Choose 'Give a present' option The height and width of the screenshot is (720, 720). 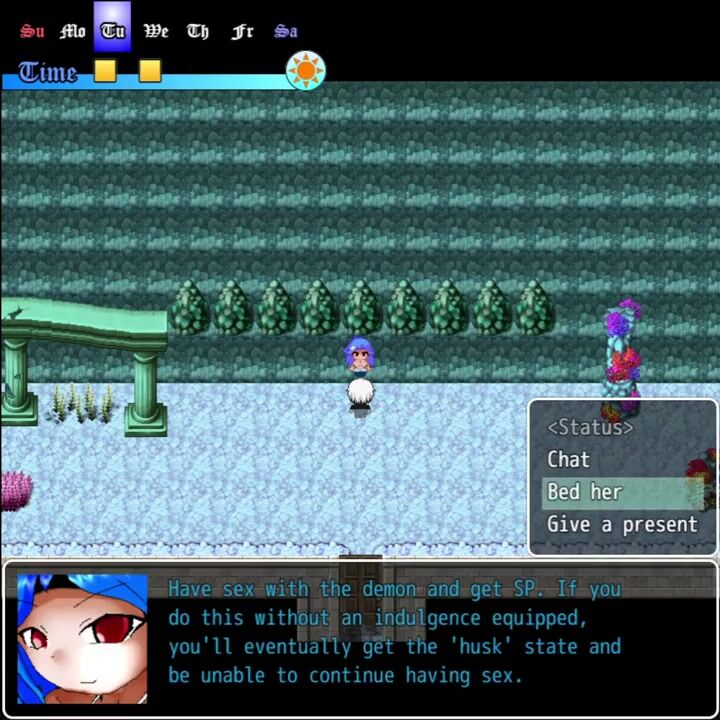coord(622,524)
